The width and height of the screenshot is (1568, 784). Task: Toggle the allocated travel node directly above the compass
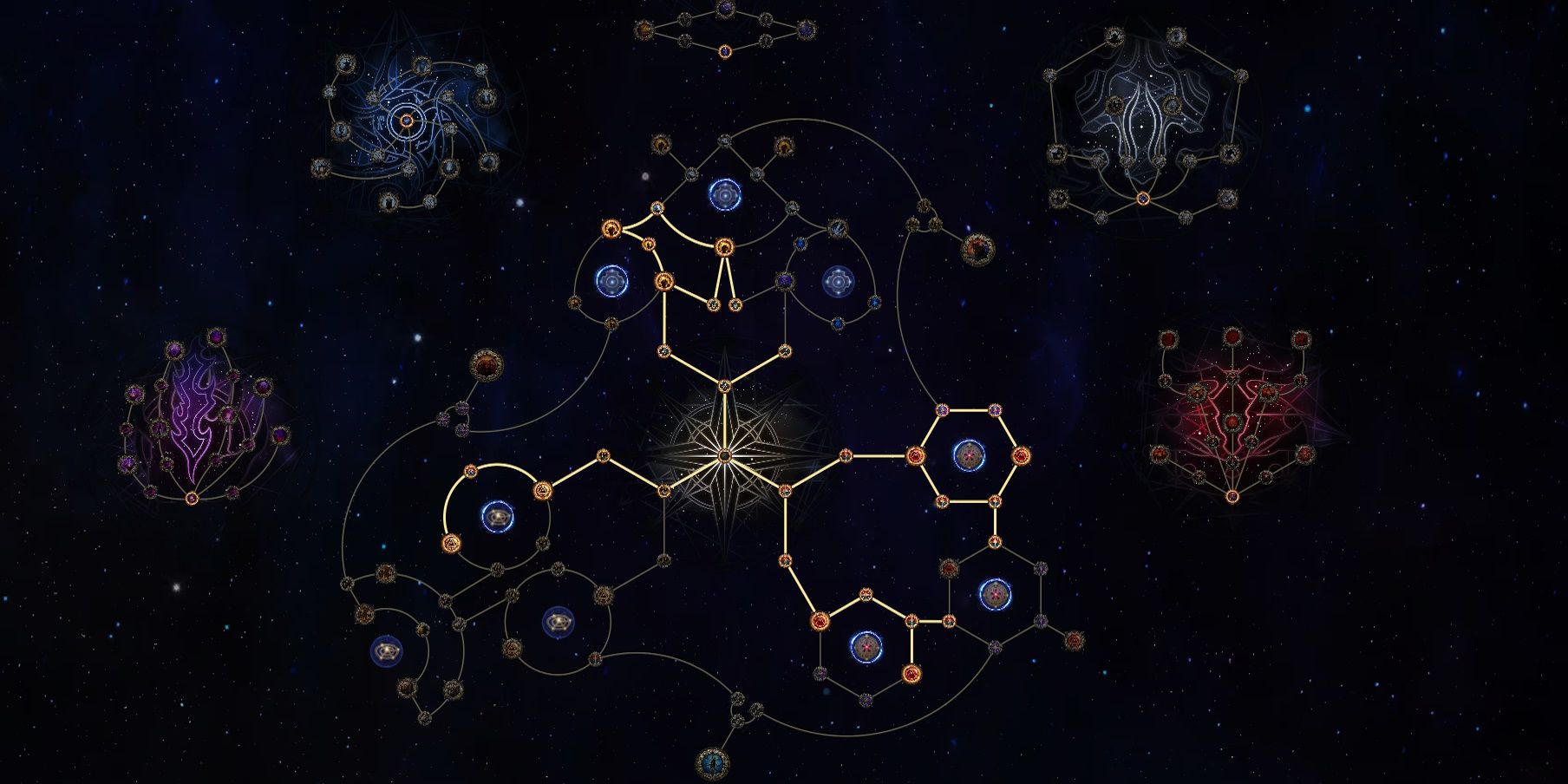[x=724, y=385]
